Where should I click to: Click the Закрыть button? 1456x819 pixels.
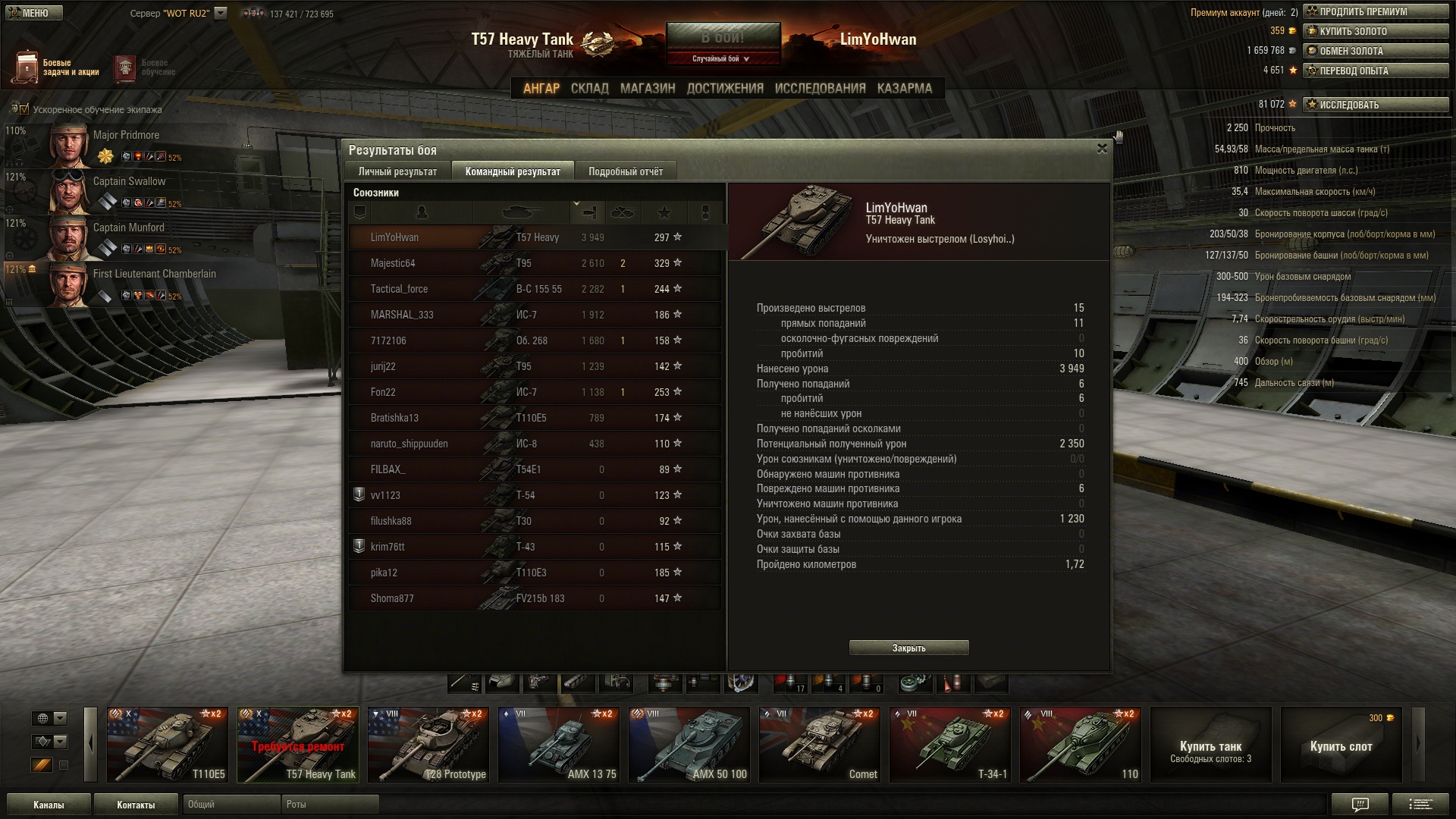pyautogui.click(x=908, y=648)
